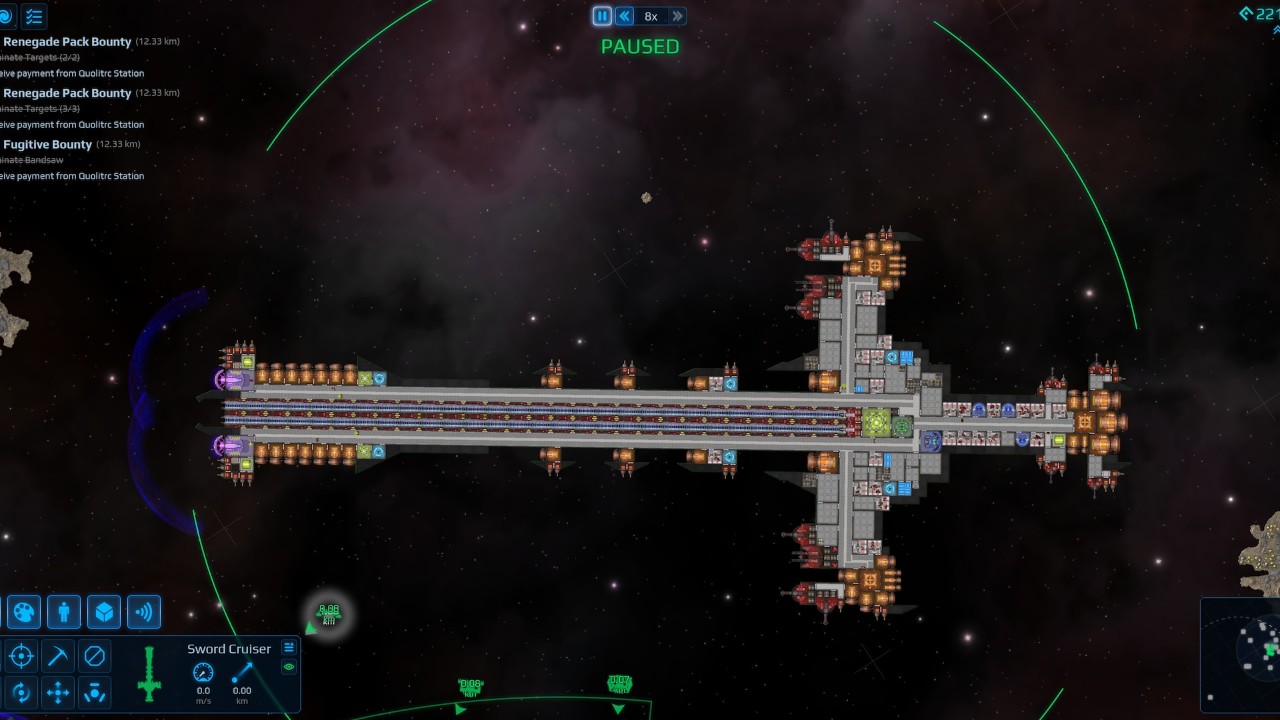Click the Renegade Pack Bounty title
Screen dimensions: 1280x720
click(66, 41)
